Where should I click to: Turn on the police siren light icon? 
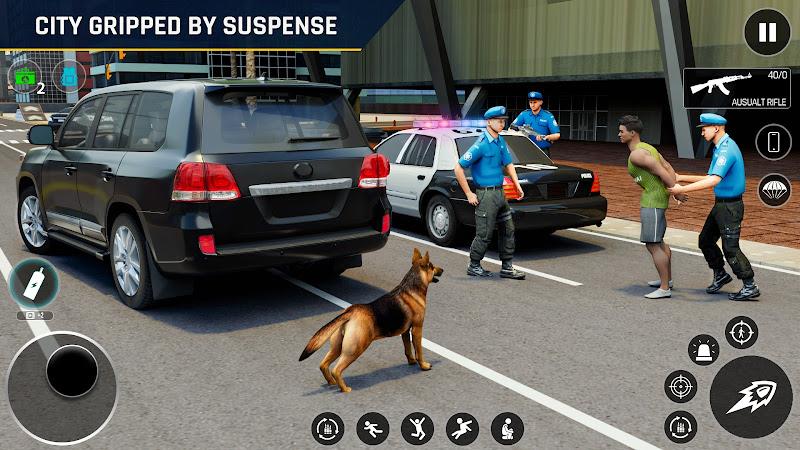[704, 351]
